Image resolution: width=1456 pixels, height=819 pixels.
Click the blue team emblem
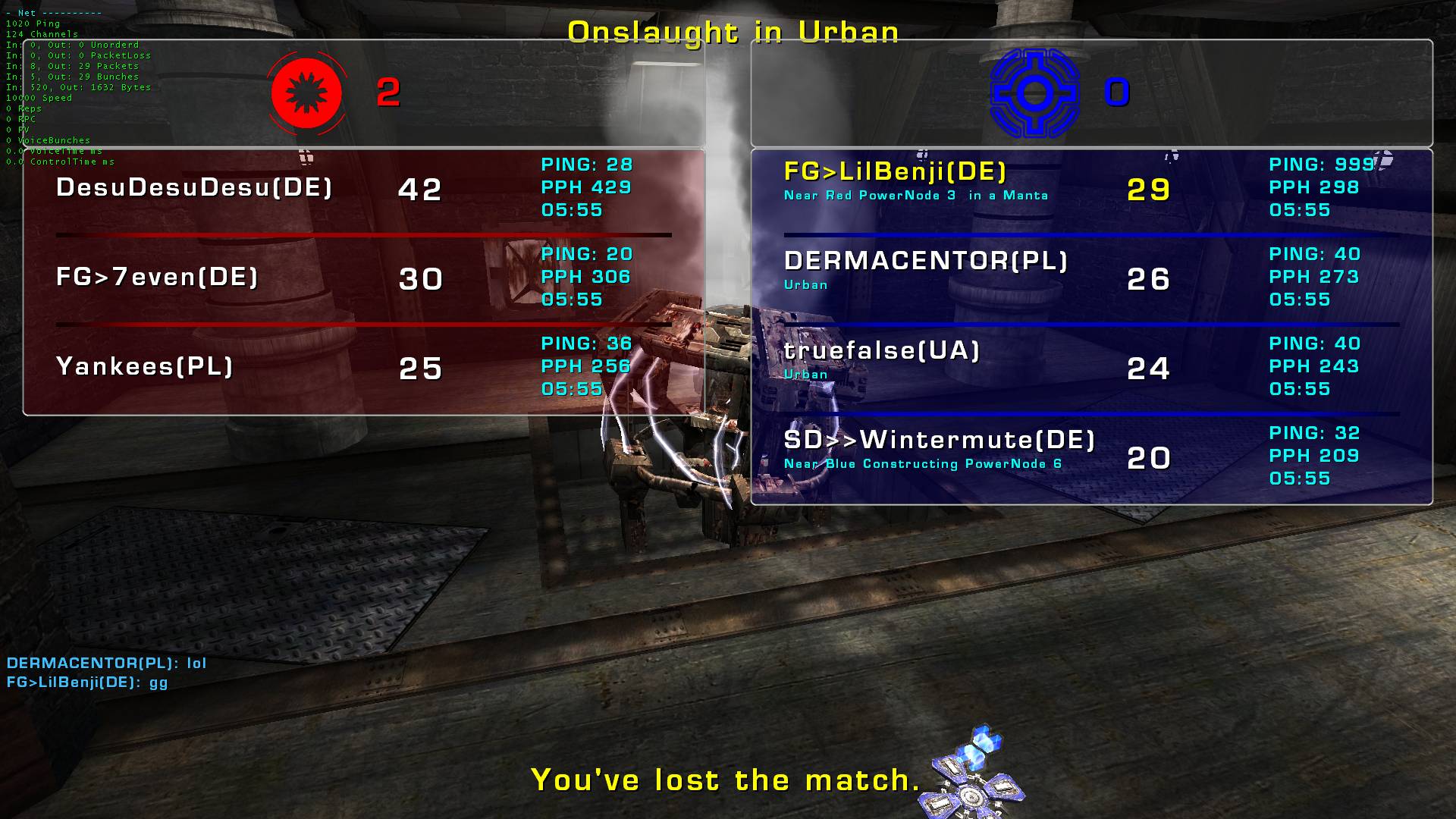pyautogui.click(x=1034, y=93)
